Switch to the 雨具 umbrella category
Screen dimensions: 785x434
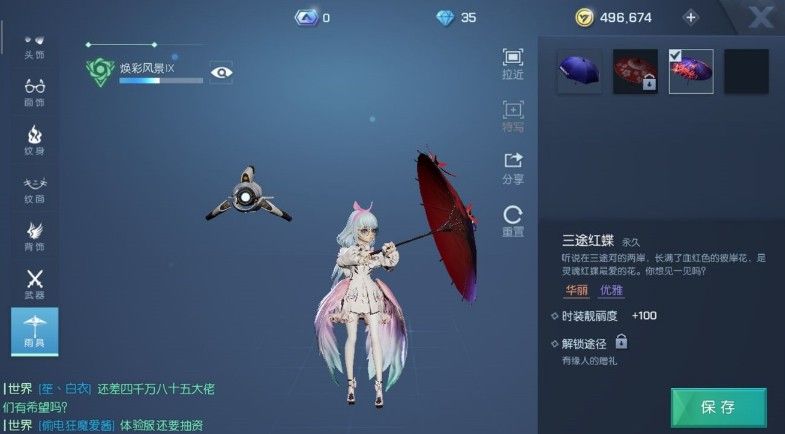click(35, 331)
